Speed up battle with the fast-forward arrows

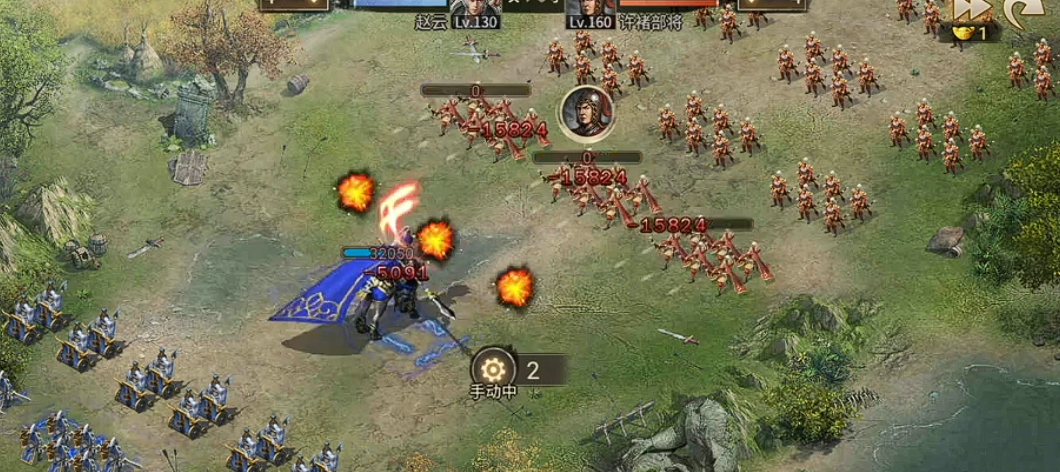tap(969, 9)
